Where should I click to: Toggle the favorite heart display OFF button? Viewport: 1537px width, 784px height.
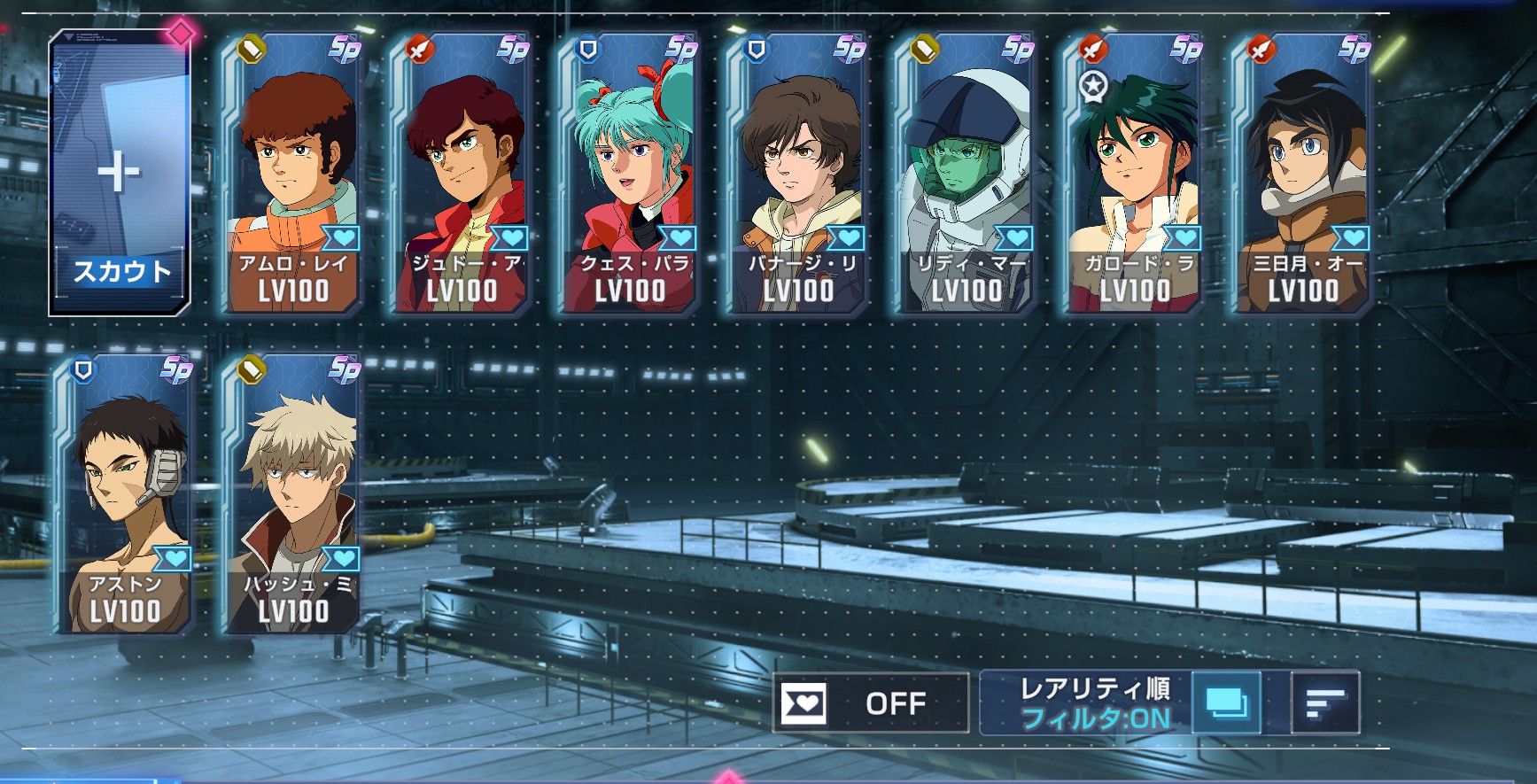(871, 703)
